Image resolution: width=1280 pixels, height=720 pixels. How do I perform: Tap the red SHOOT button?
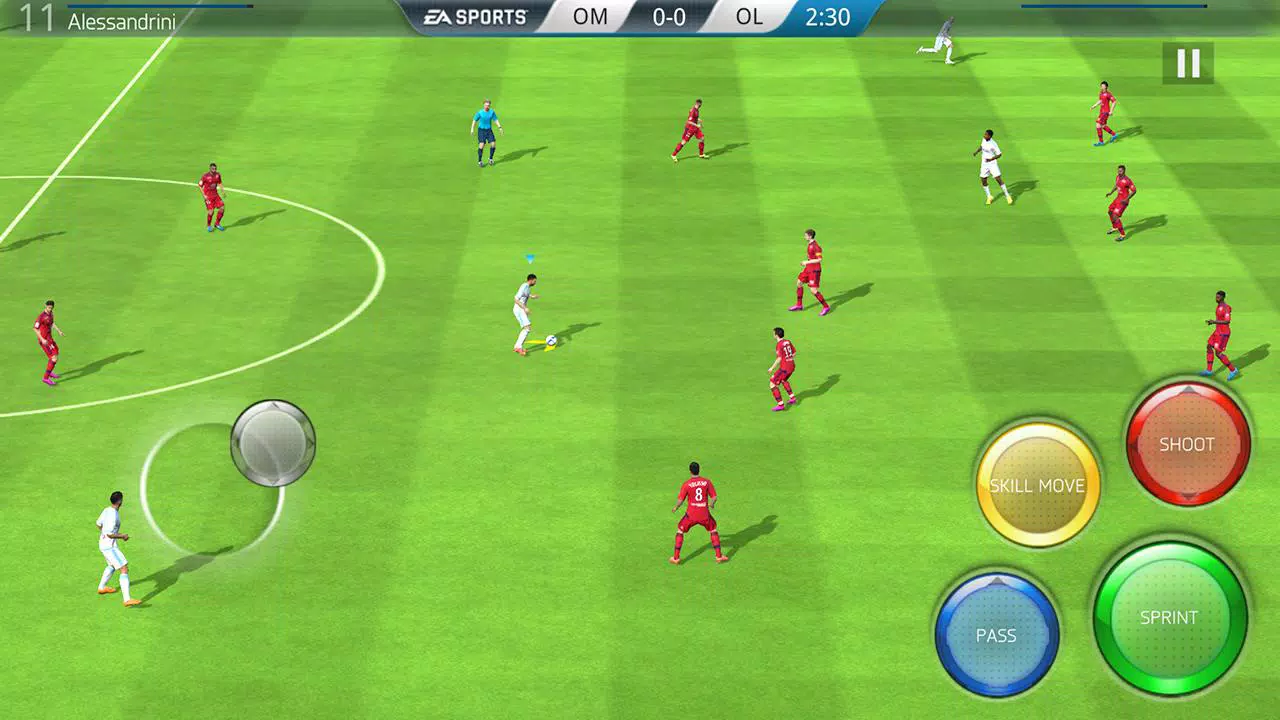coord(1186,445)
